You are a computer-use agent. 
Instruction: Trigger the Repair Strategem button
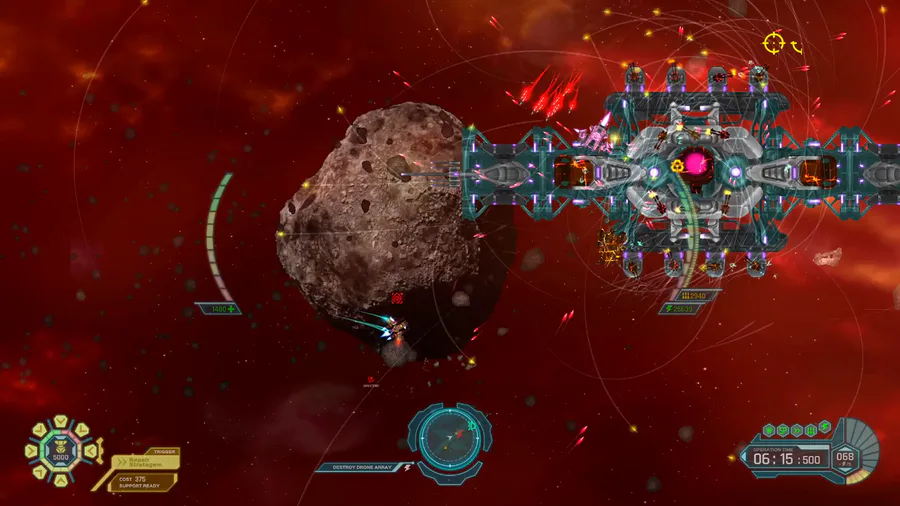(x=146, y=463)
